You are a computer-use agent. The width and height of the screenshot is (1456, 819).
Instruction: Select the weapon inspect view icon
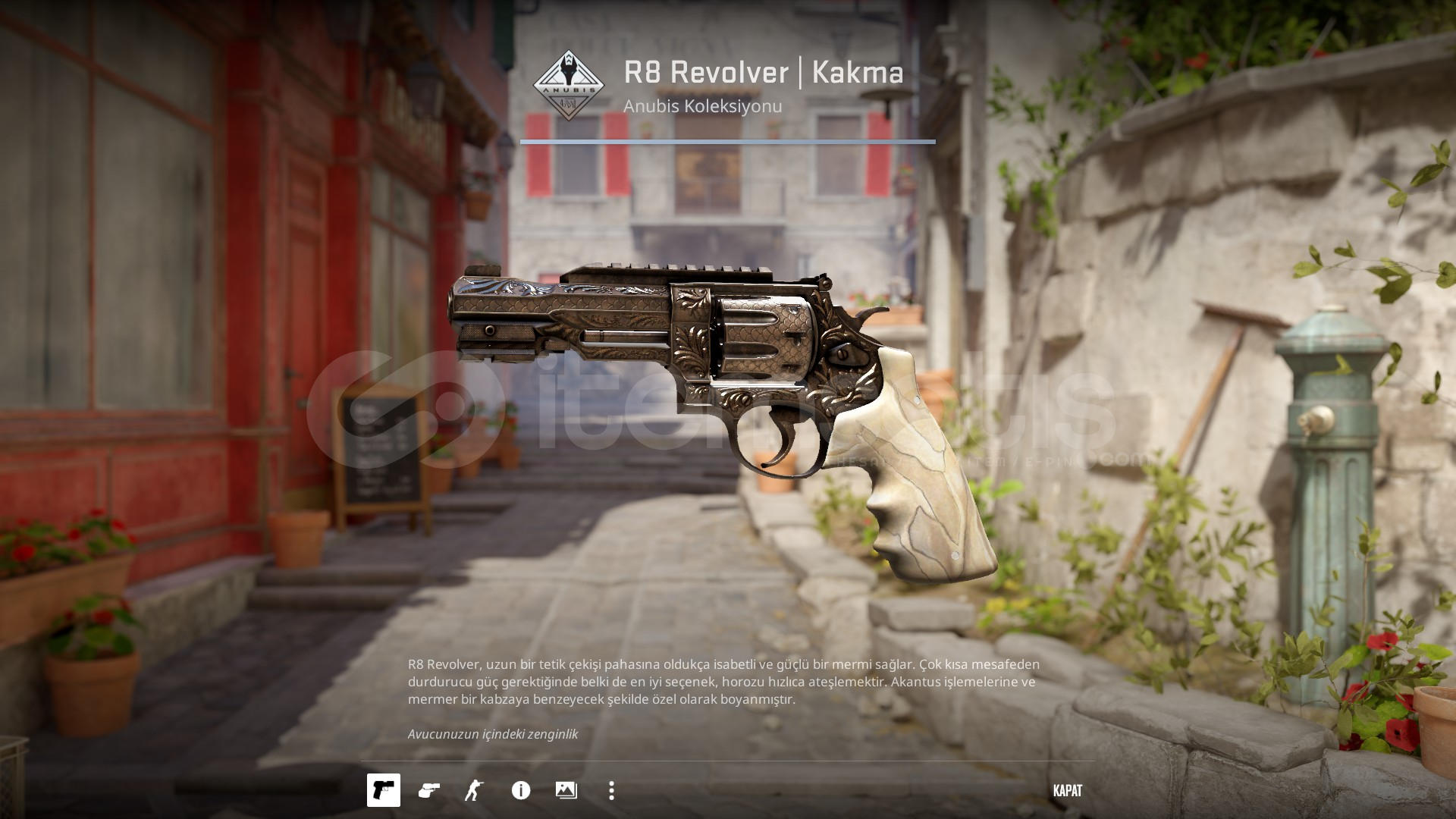click(384, 790)
